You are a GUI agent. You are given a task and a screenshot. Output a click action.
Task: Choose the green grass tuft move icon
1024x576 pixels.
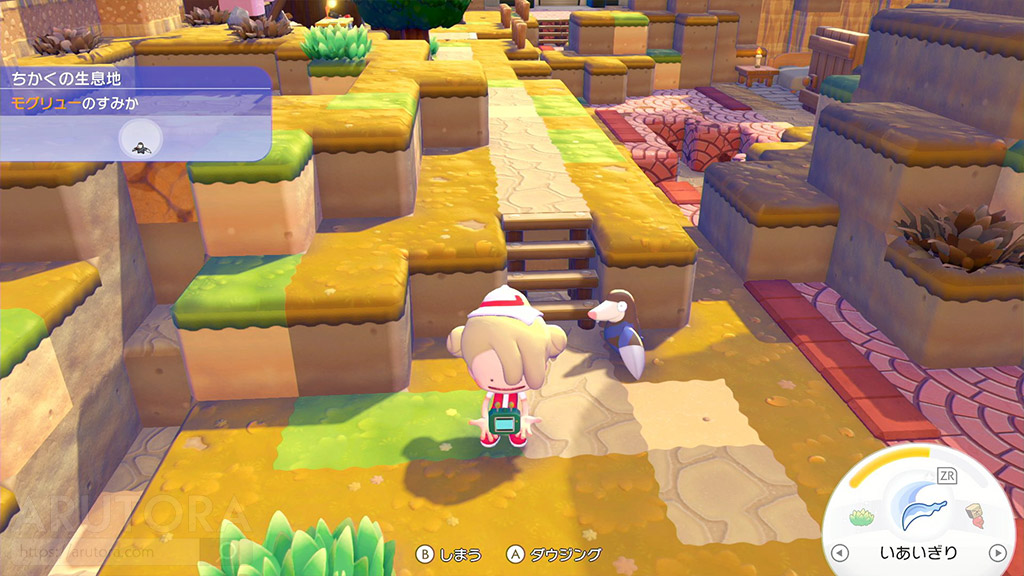[x=862, y=517]
